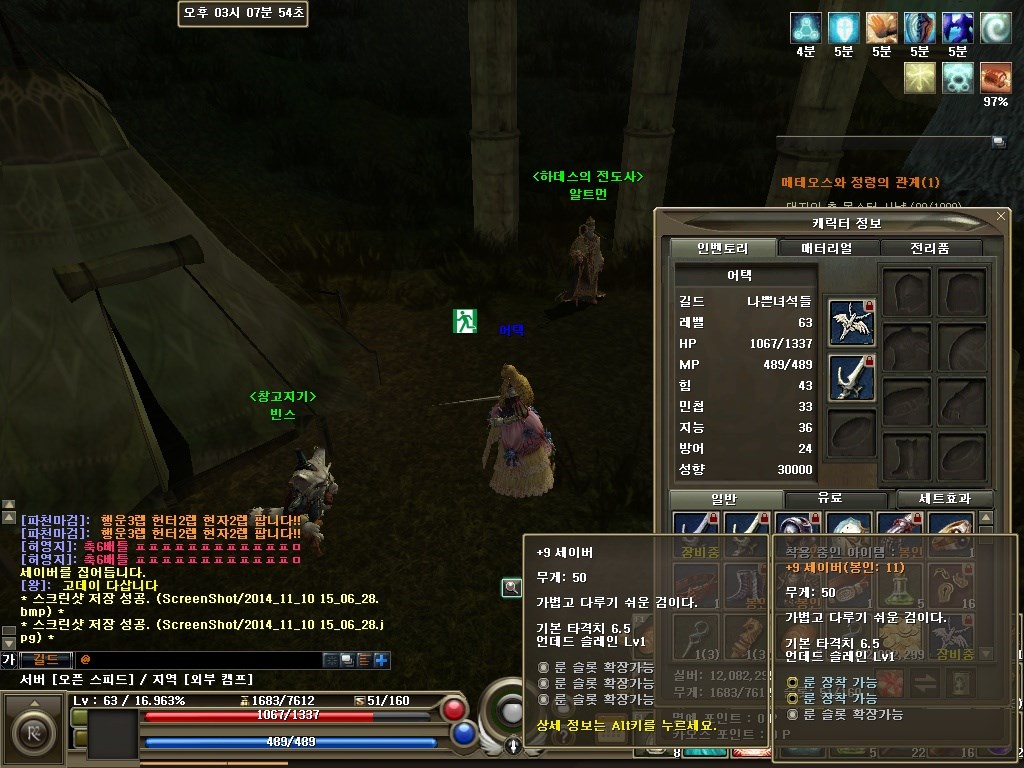Select the 일반 inventory tab
The width and height of the screenshot is (1024, 768).
point(723,498)
